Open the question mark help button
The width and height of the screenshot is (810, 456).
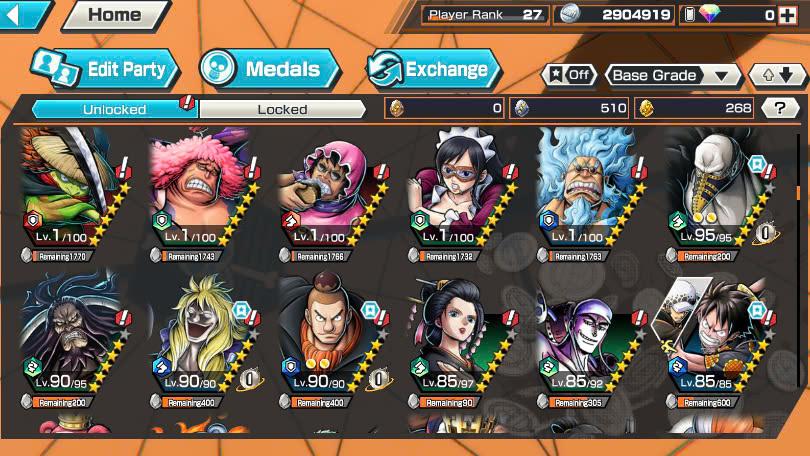780,108
